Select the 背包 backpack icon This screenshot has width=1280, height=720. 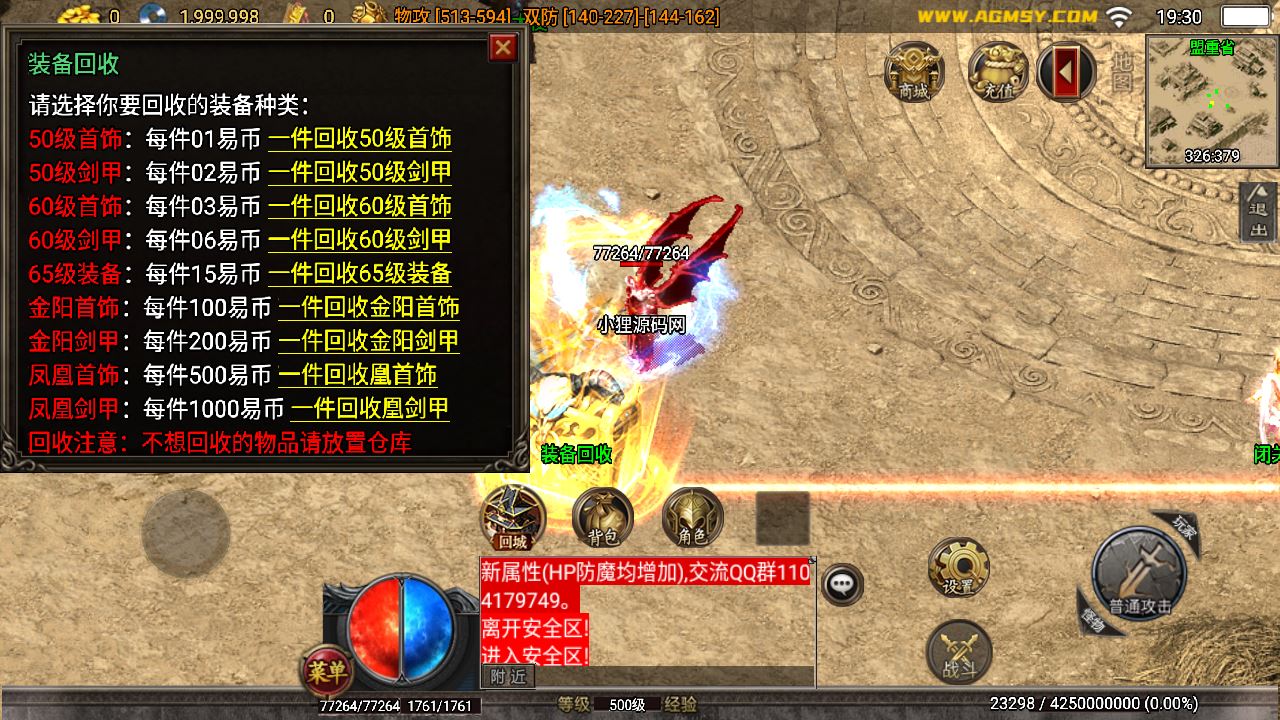(x=601, y=518)
